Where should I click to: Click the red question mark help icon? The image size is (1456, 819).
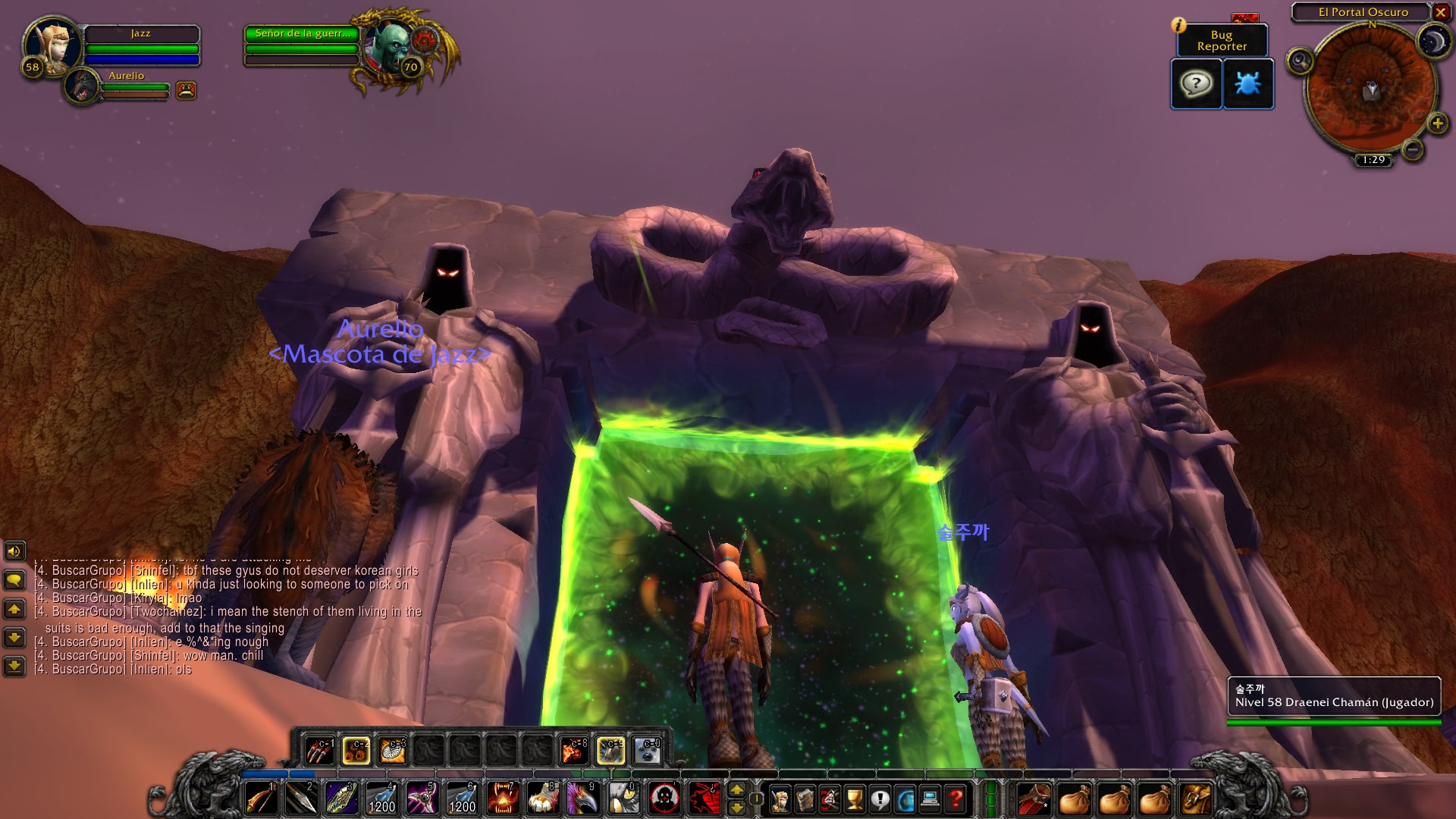tap(955, 800)
